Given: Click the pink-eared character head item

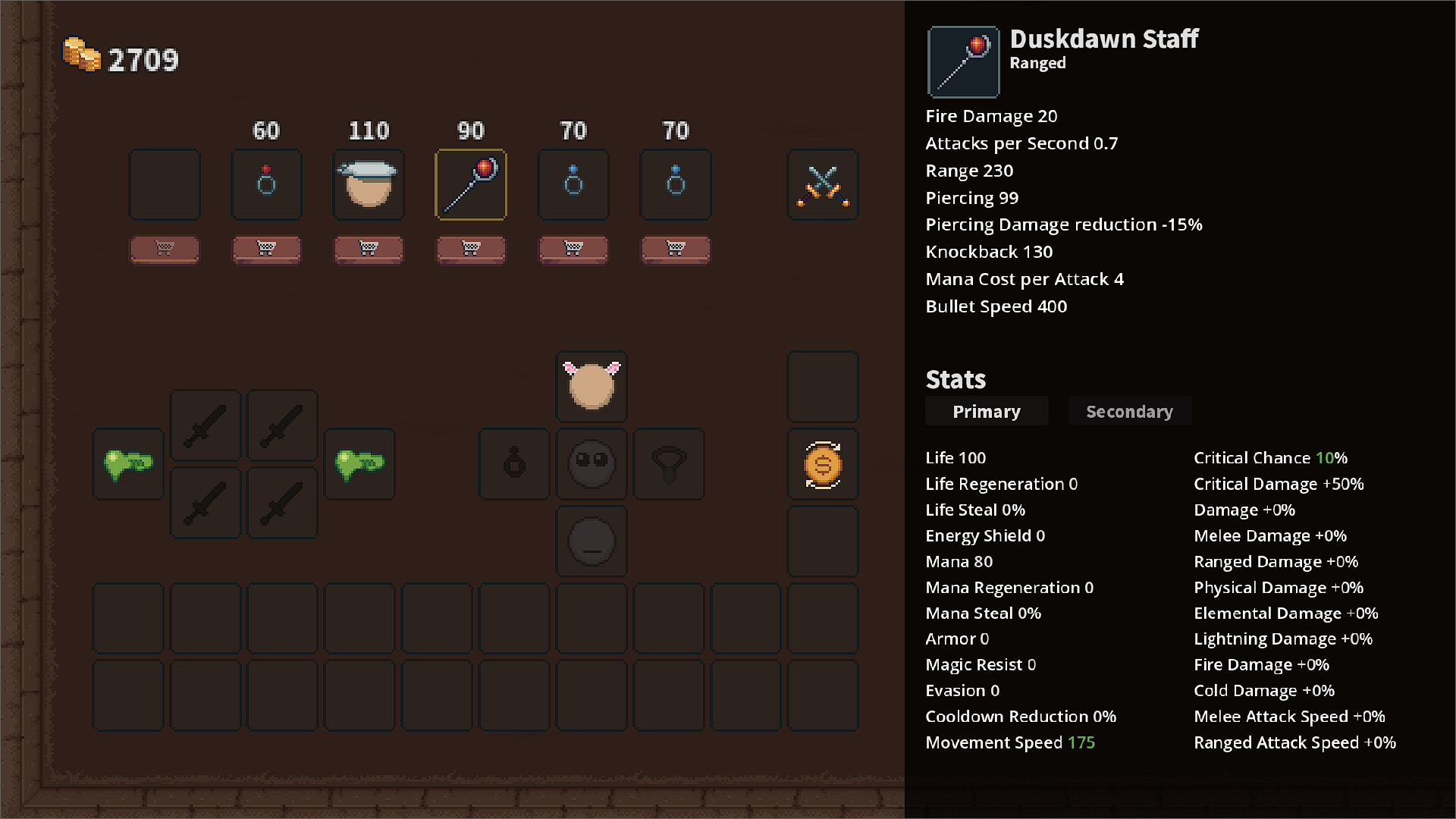Looking at the screenshot, I should point(591,387).
